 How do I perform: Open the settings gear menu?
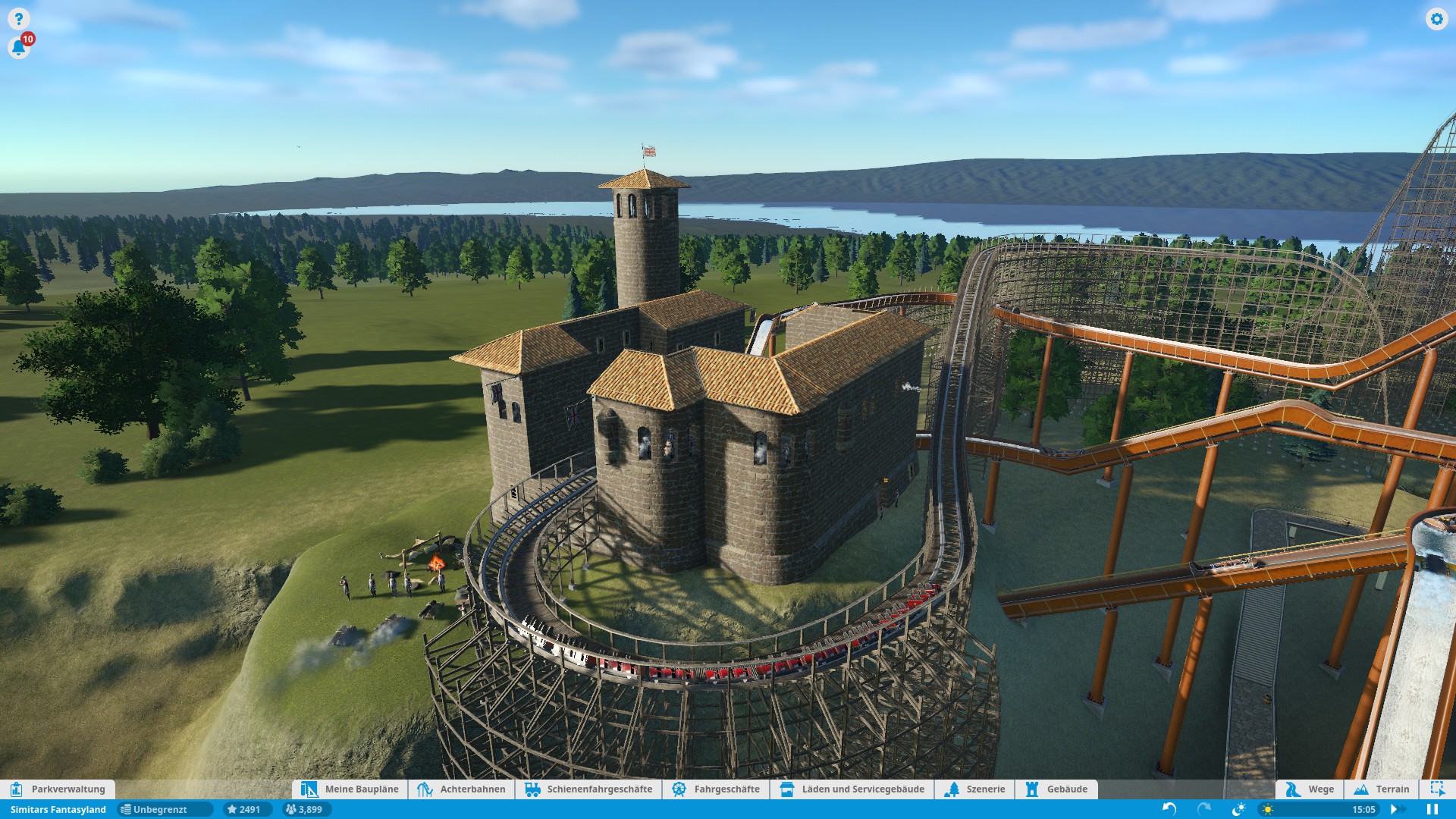1436,19
